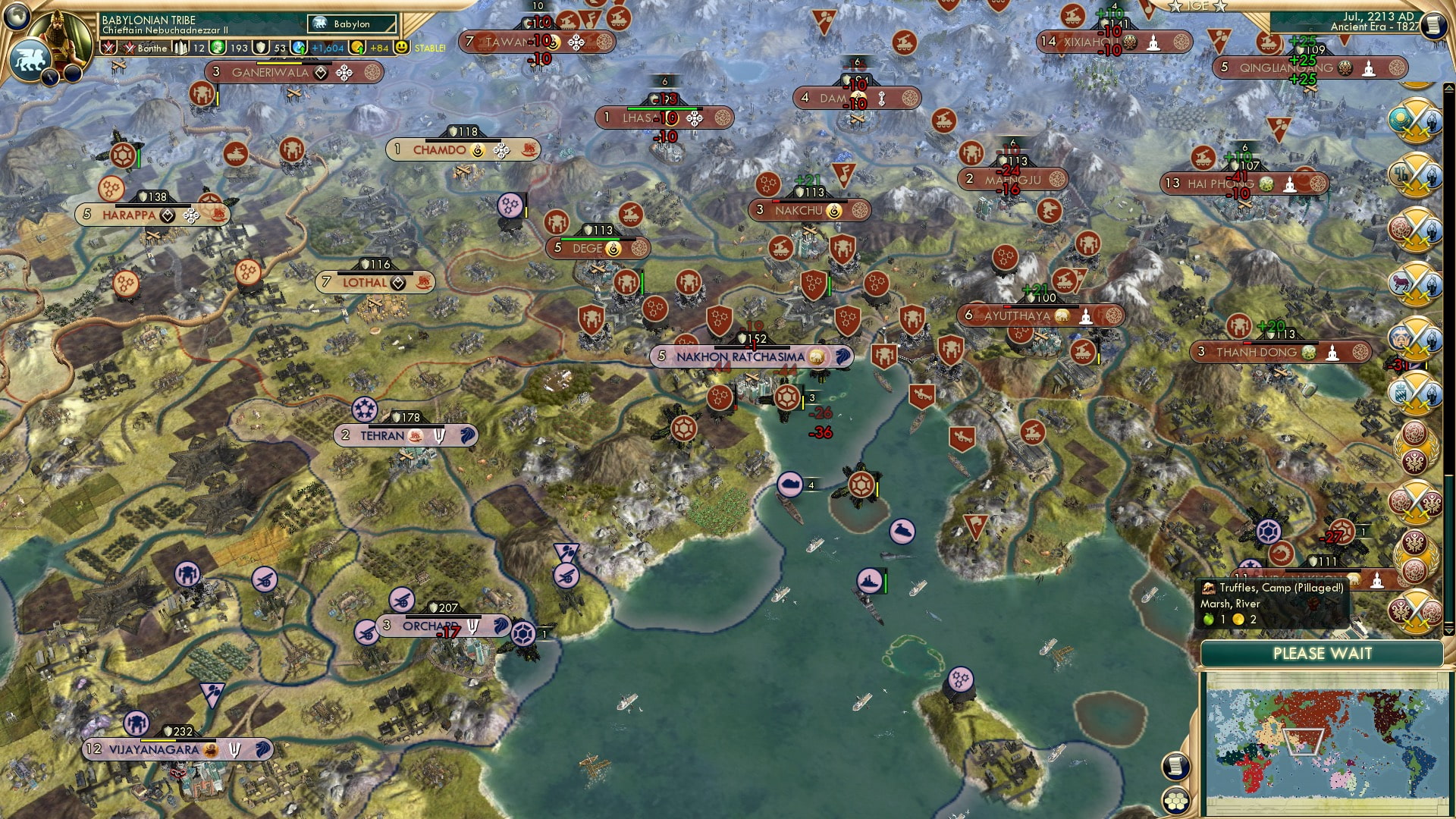Viewport: 1456px width, 819px height.
Task: Open the Babylon civilization flag dropdown
Action: pyautogui.click(x=351, y=24)
